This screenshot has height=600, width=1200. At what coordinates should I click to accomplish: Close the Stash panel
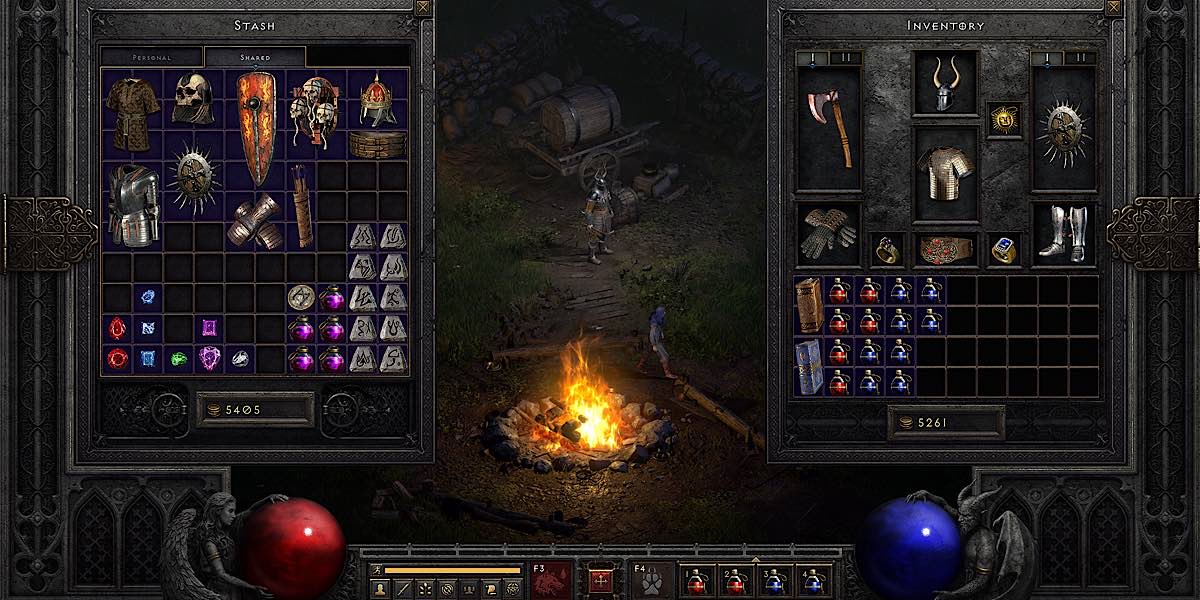pyautogui.click(x=423, y=8)
